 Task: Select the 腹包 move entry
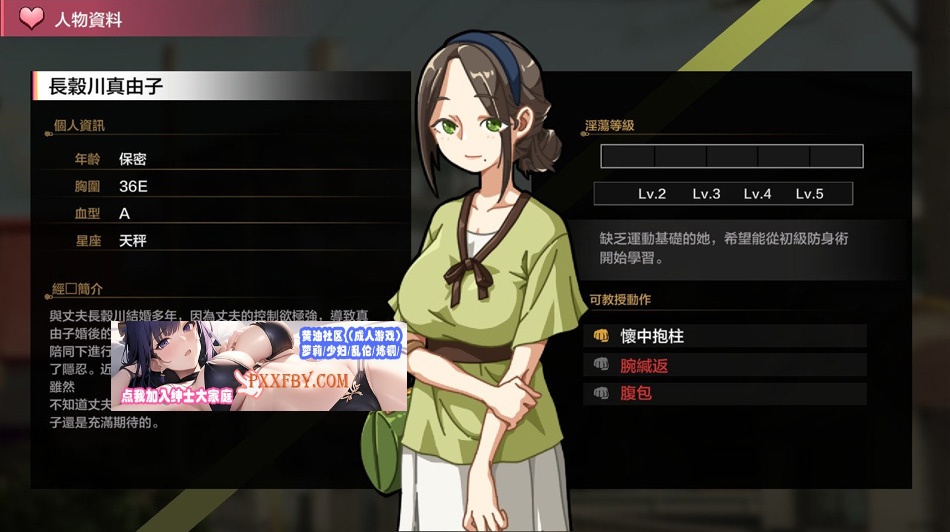coord(636,394)
